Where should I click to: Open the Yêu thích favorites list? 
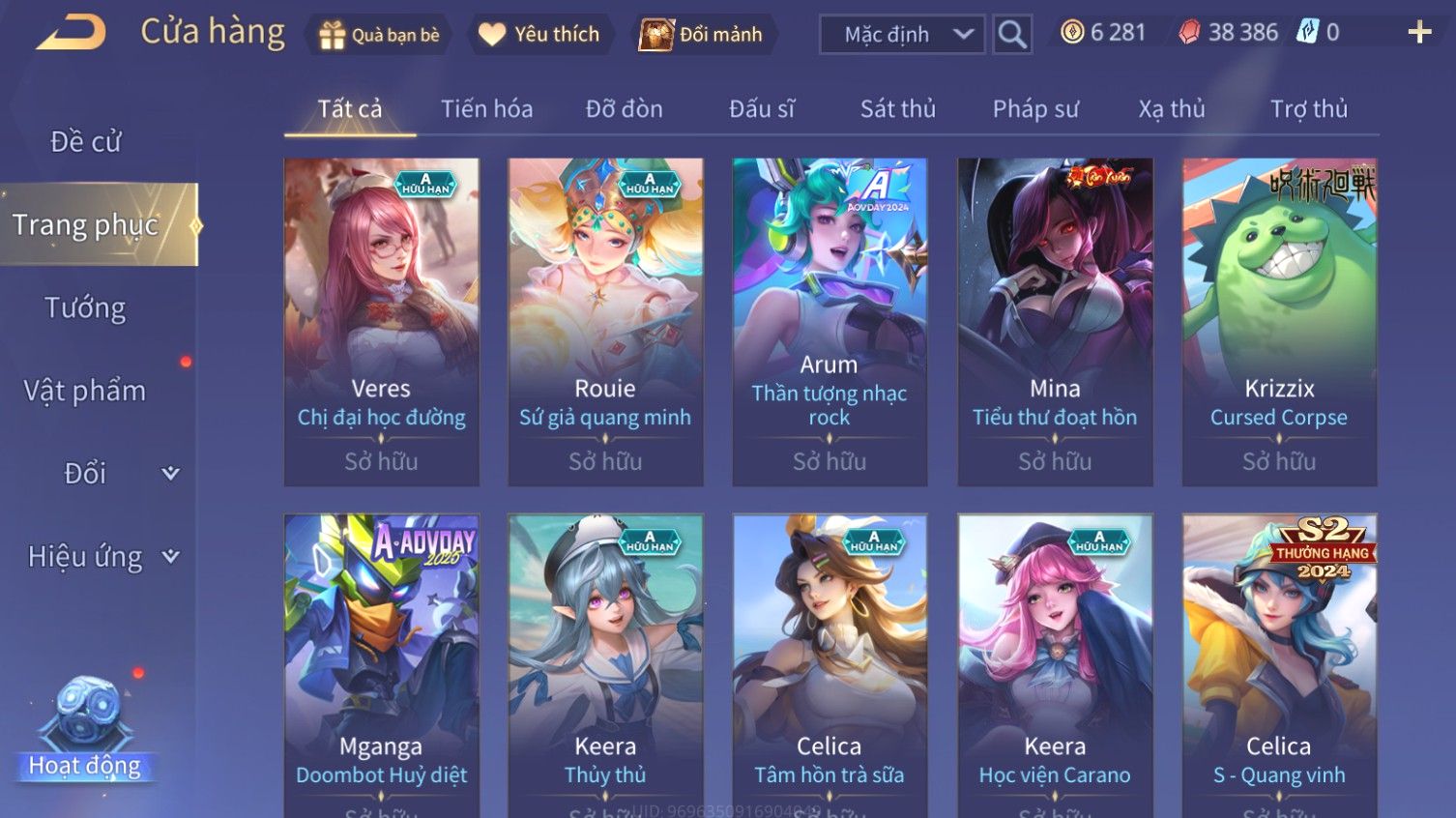pos(540,35)
